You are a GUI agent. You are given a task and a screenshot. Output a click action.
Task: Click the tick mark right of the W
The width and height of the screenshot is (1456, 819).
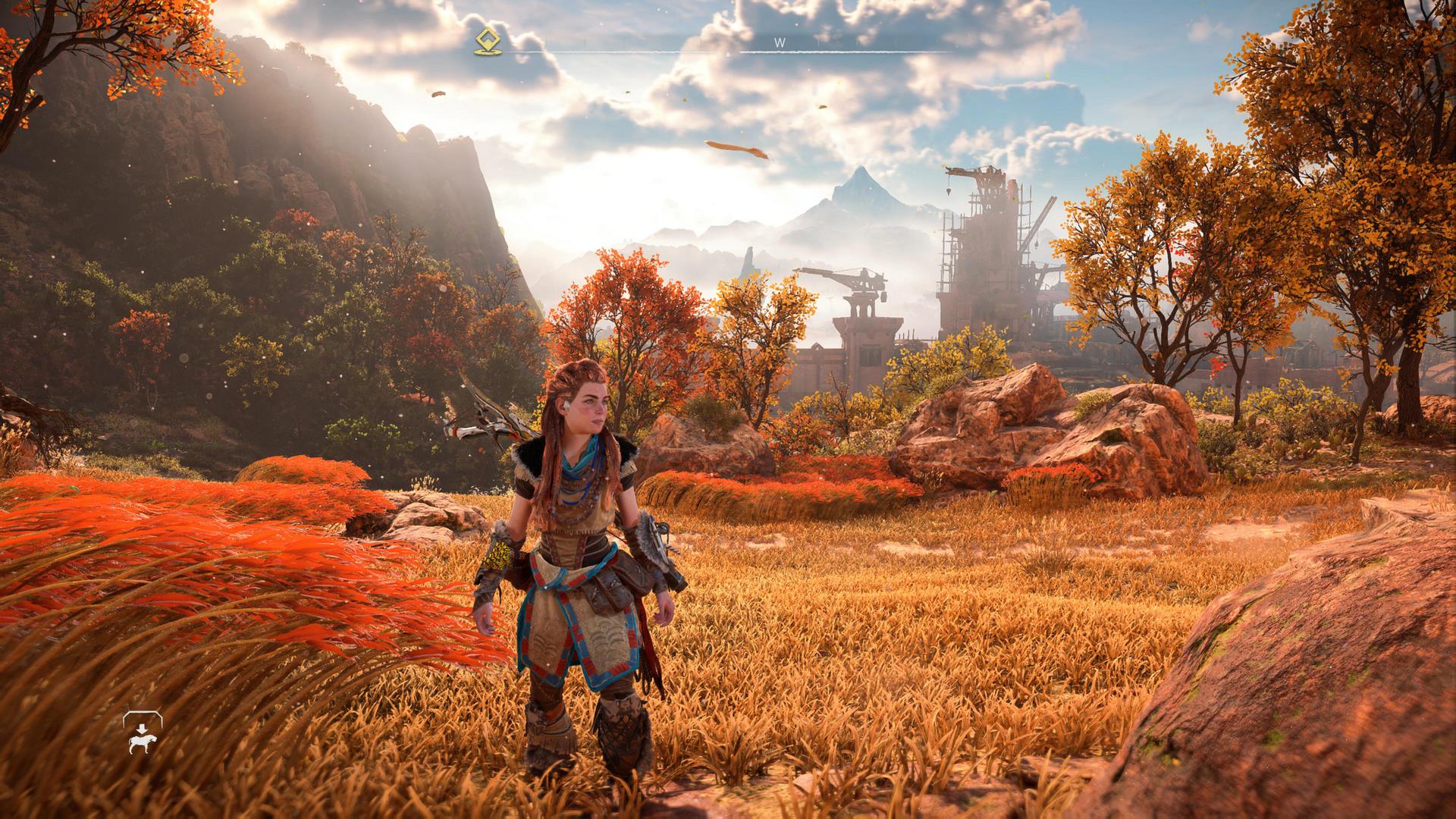[x=820, y=45]
